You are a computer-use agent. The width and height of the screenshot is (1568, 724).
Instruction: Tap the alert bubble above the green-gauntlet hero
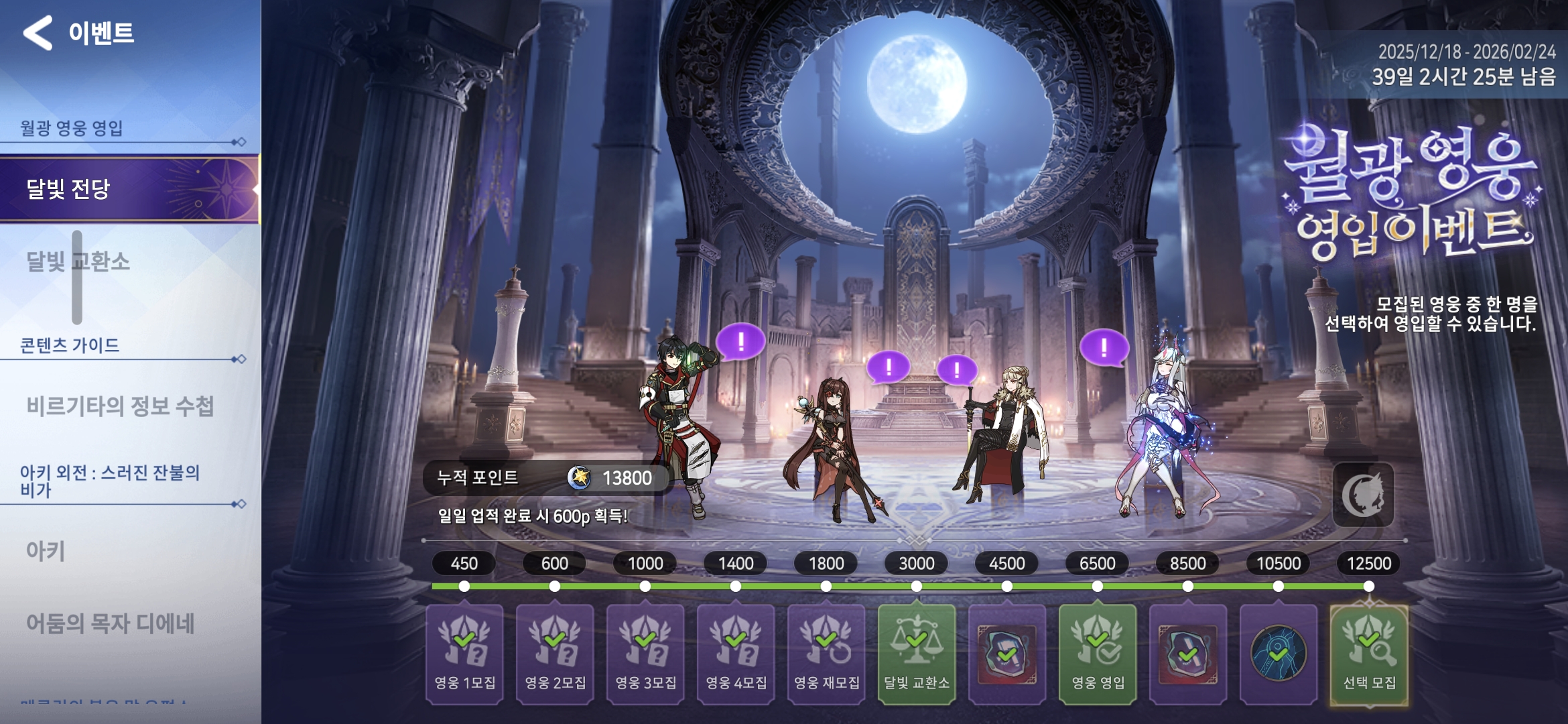[740, 341]
